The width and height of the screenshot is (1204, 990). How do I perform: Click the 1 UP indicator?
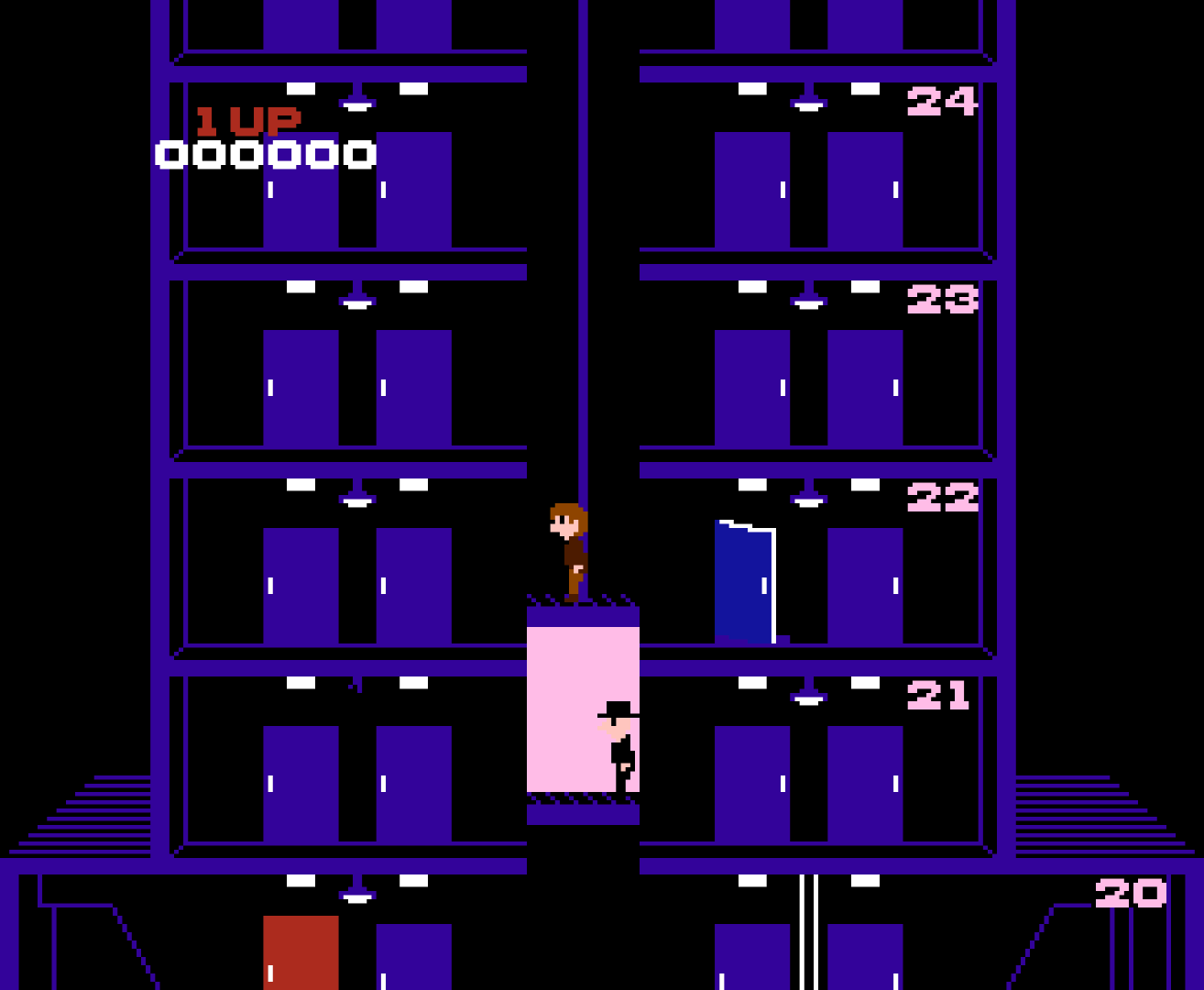click(248, 117)
